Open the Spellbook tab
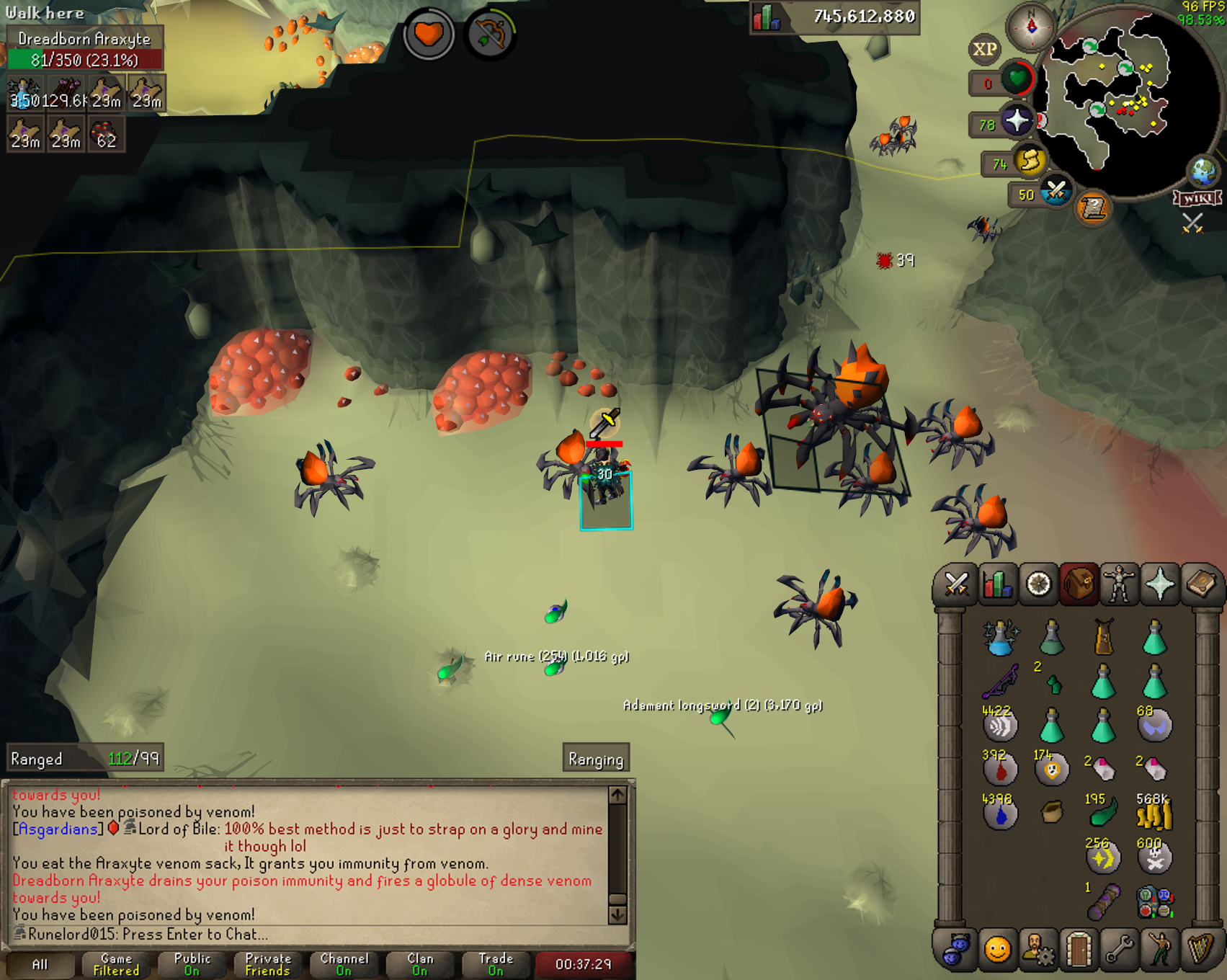The image size is (1227, 980). pyautogui.click(x=1200, y=584)
